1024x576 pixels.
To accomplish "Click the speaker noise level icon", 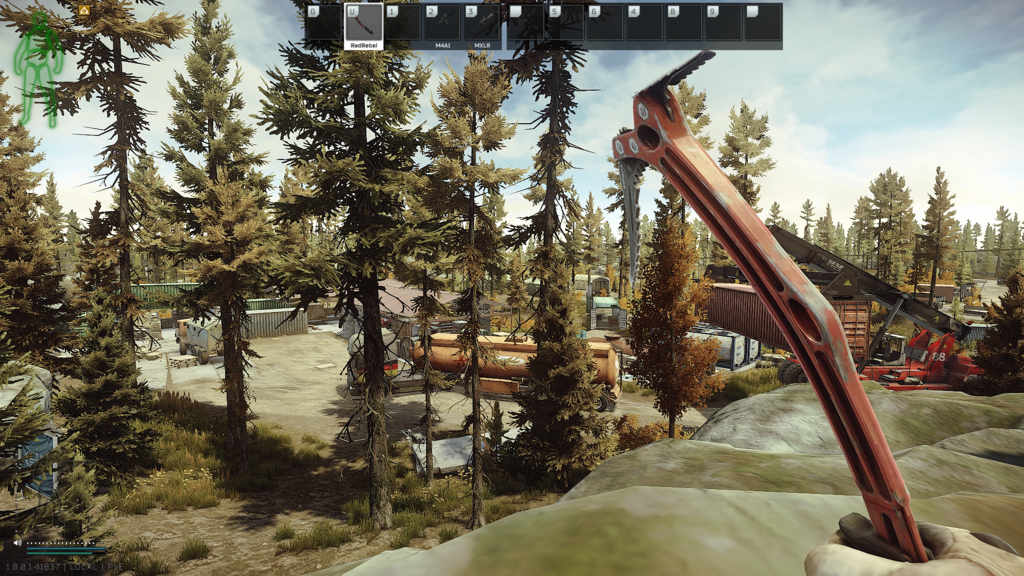I will (18, 543).
